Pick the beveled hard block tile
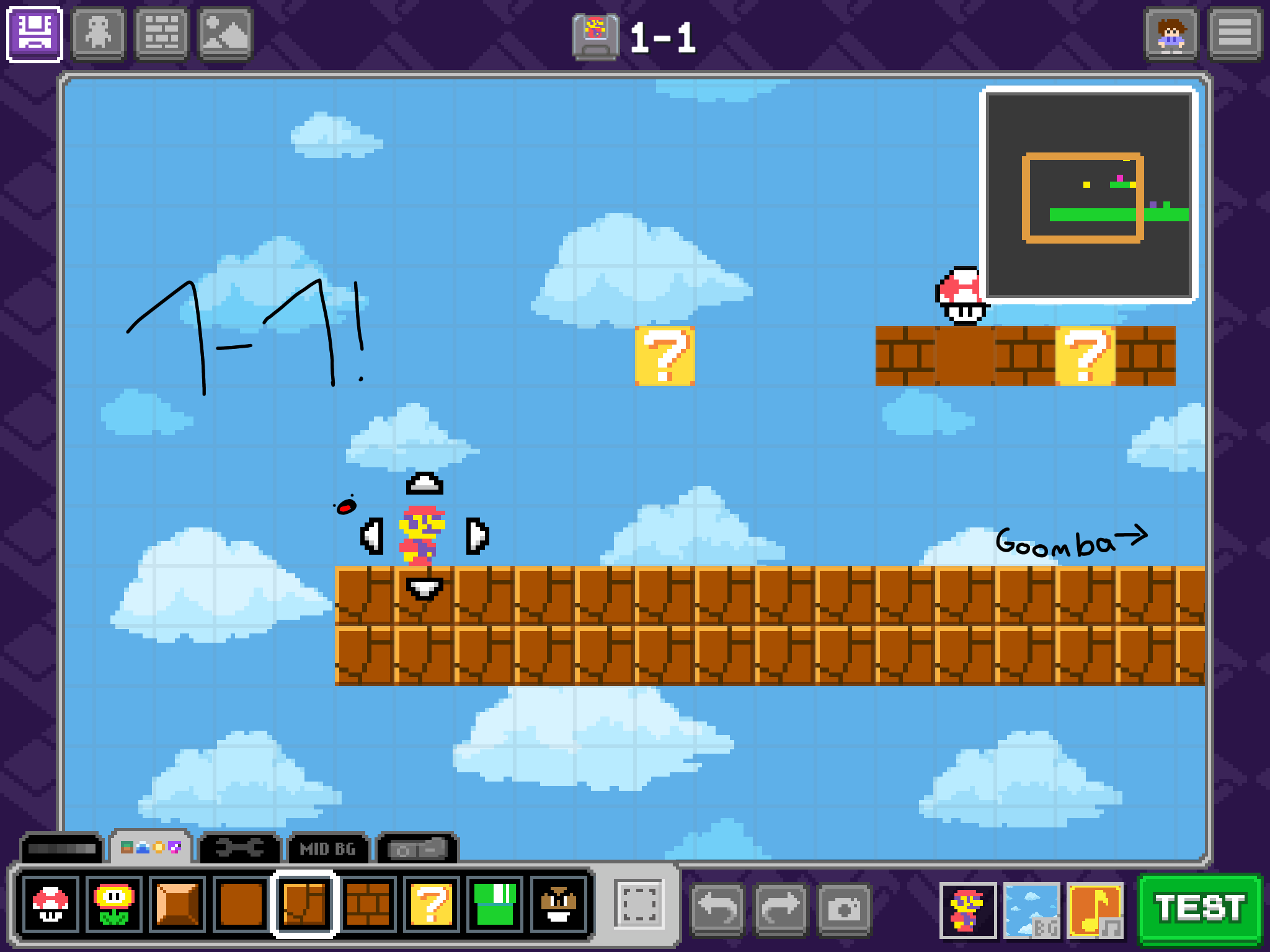Image resolution: width=1270 pixels, height=952 pixels. pyautogui.click(x=177, y=905)
